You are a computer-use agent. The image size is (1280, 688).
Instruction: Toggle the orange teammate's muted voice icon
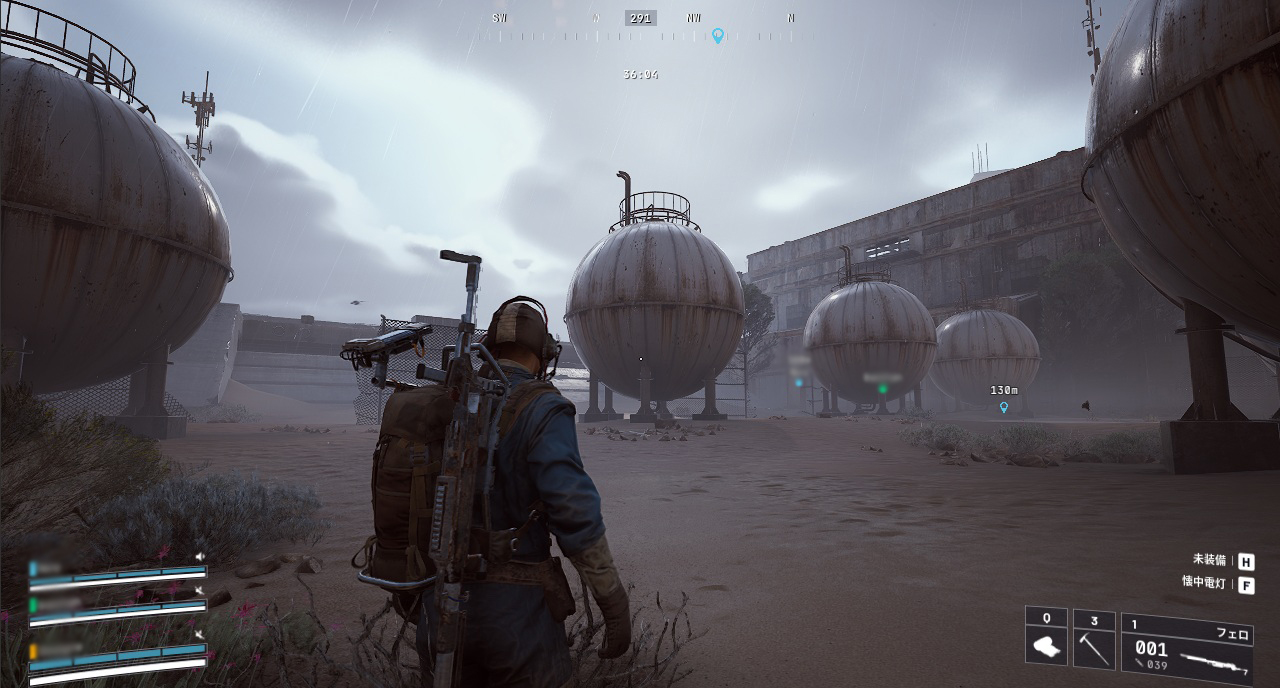point(200,635)
